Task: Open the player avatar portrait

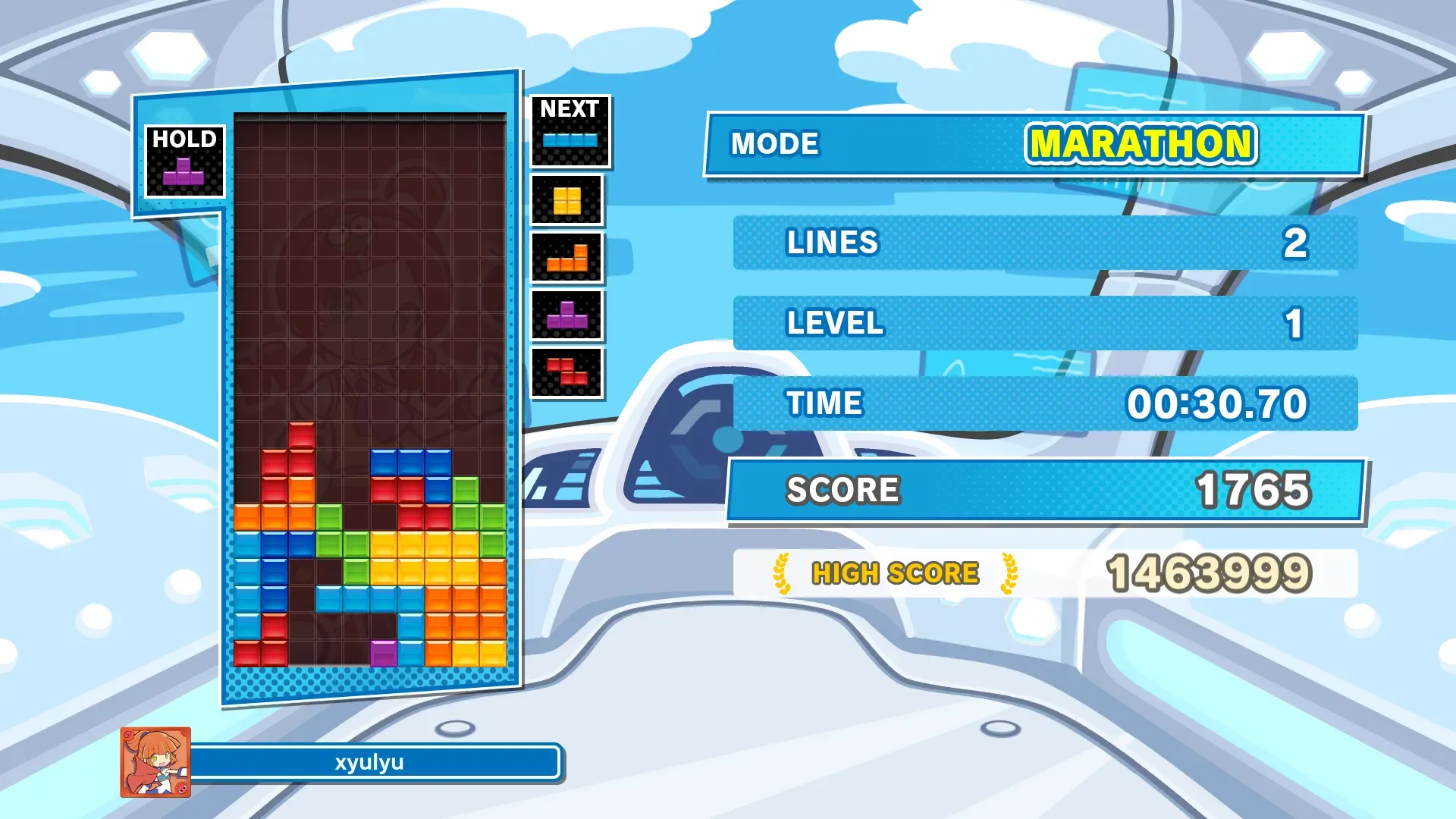Action: pyautogui.click(x=155, y=762)
